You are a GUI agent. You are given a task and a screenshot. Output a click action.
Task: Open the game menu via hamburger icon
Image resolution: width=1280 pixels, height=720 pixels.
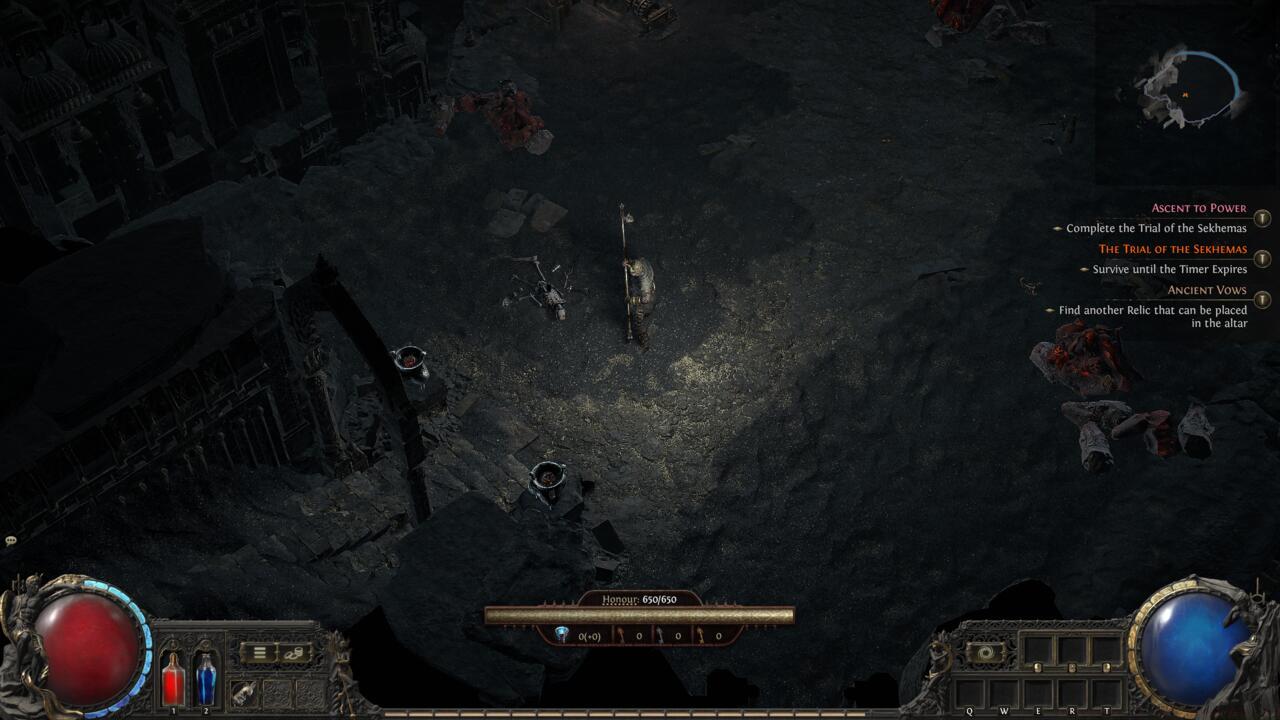[x=258, y=652]
